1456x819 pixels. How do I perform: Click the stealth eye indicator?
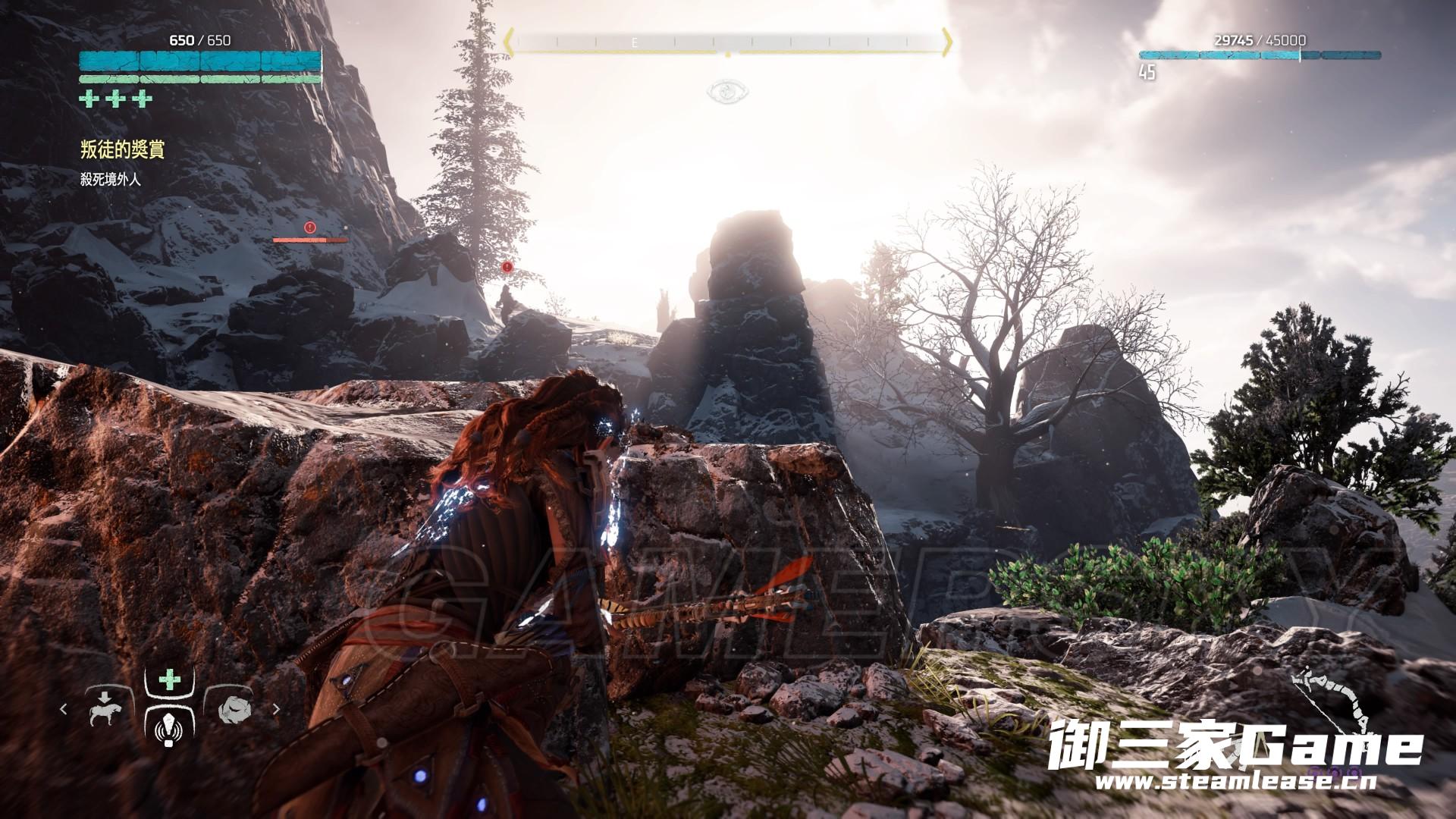[726, 93]
